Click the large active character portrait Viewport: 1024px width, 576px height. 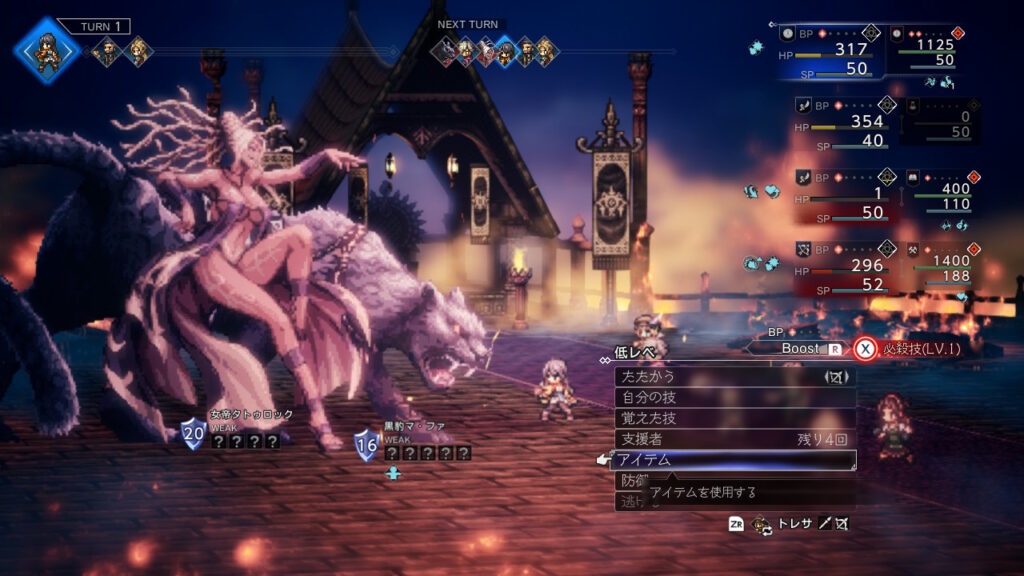click(x=46, y=49)
